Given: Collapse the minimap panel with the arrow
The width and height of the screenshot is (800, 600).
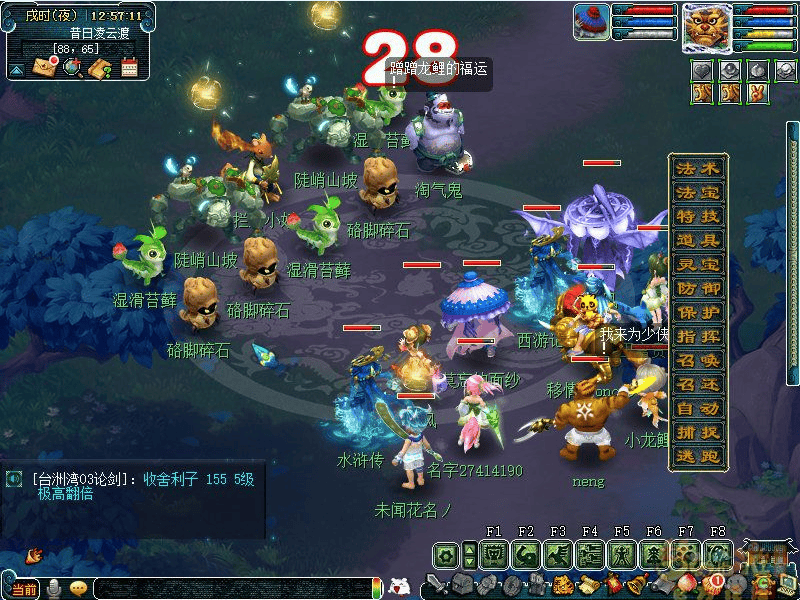Looking at the screenshot, I should pyautogui.click(x=17, y=70).
